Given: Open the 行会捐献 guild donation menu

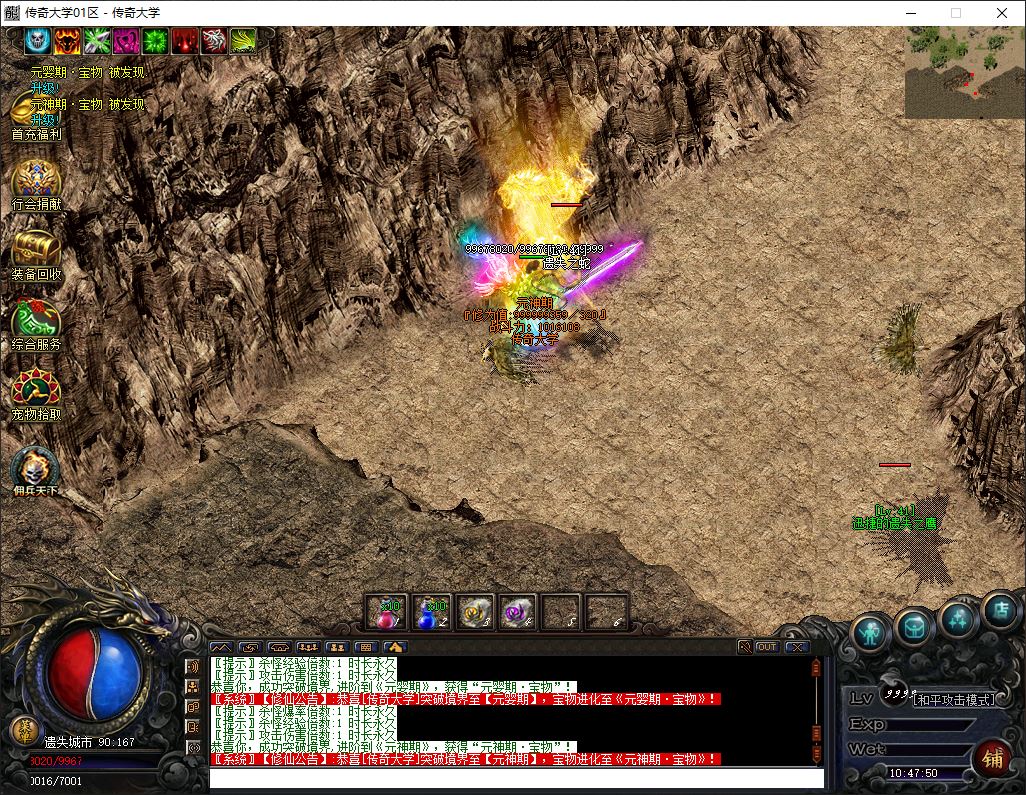Looking at the screenshot, I should [x=36, y=181].
